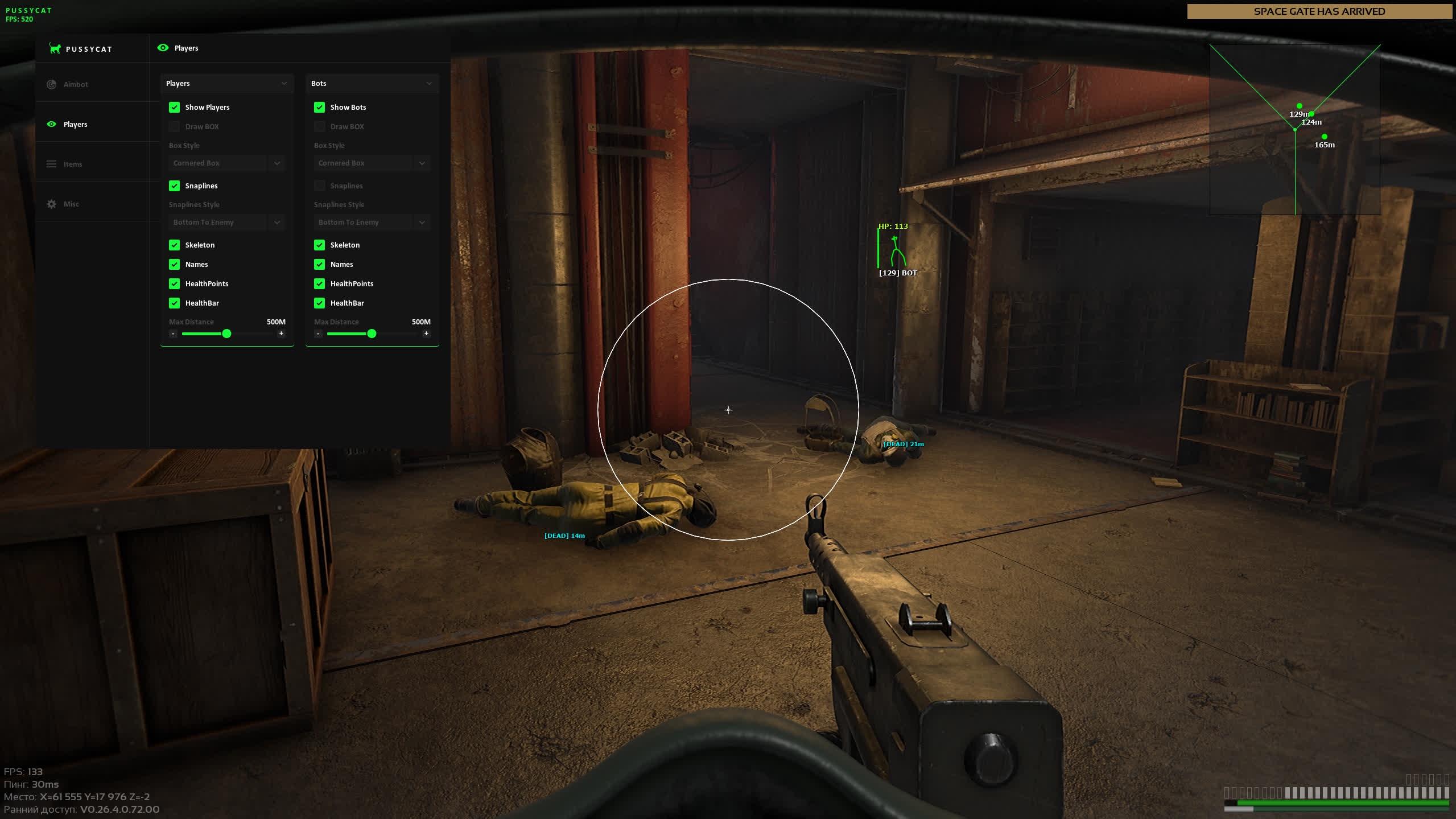Enable Snaplines in the Bots column
The image size is (1456, 819).
319,186
